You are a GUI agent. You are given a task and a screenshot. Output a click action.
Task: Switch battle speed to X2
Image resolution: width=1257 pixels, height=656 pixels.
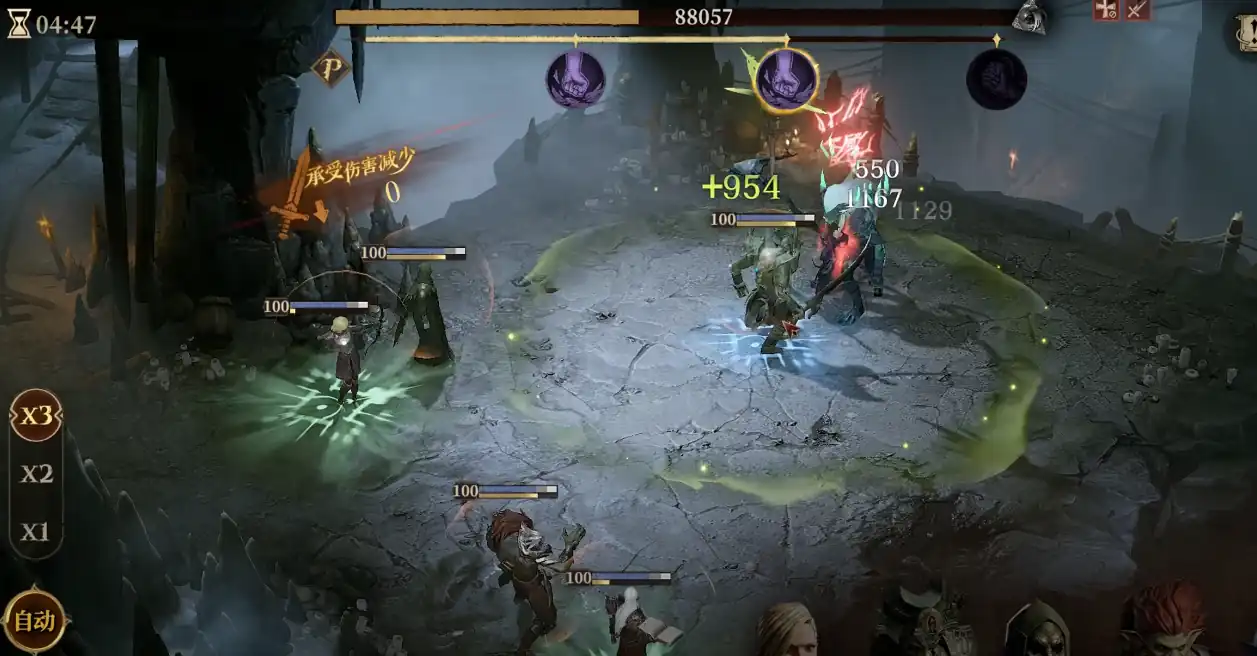point(36,474)
